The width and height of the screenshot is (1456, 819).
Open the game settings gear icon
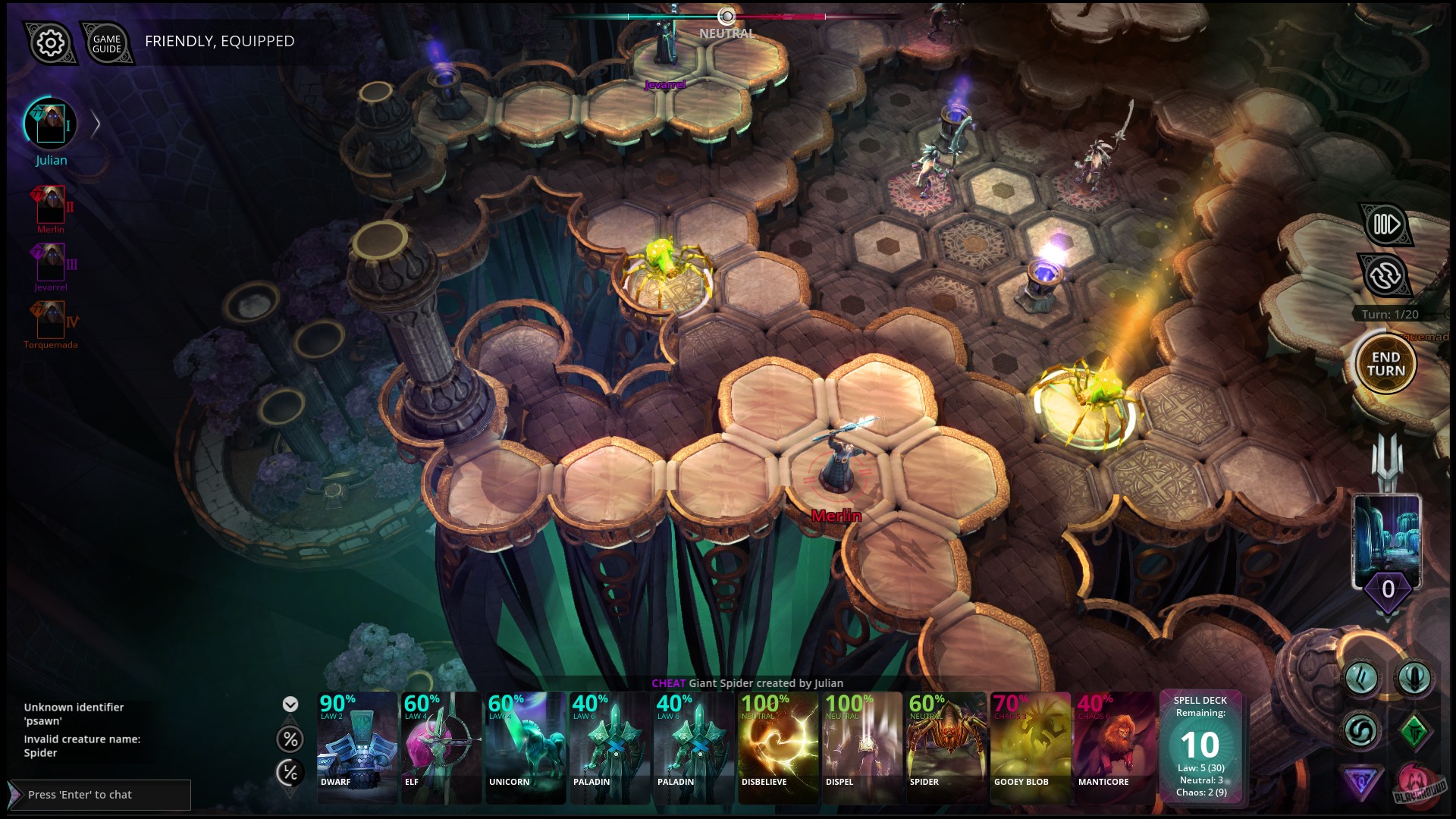[49, 43]
